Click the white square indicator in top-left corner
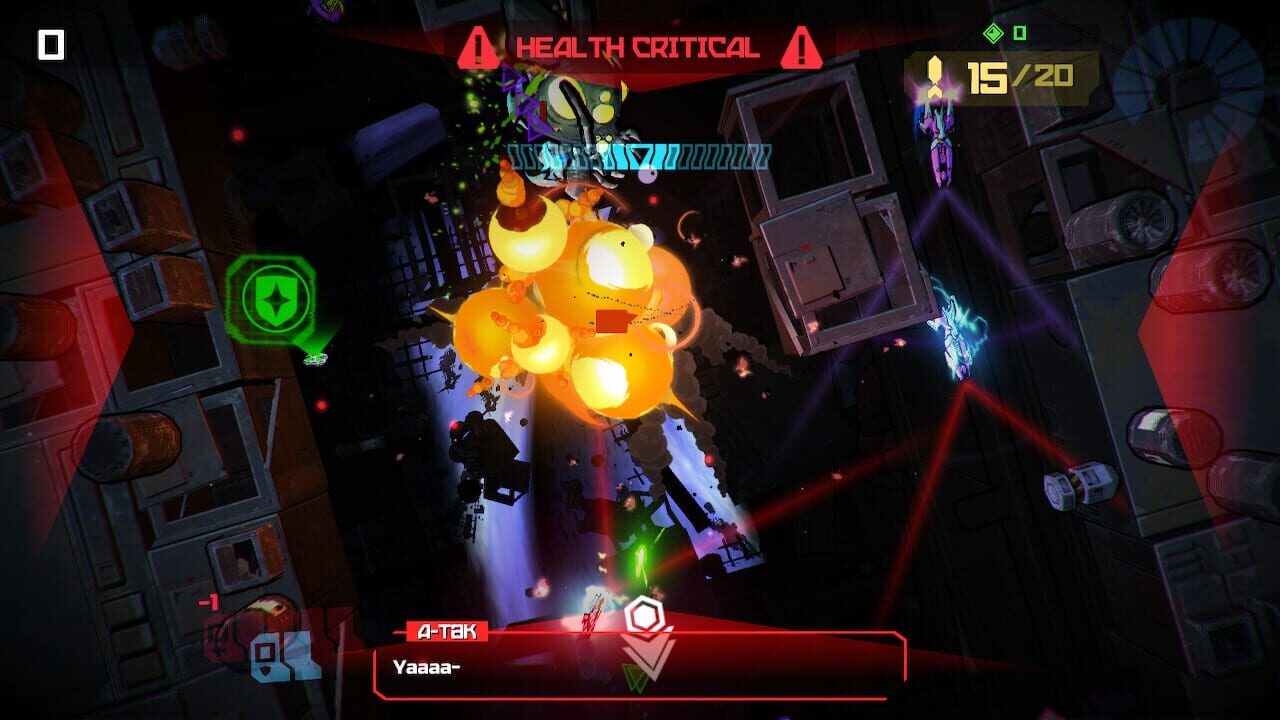 [49, 42]
